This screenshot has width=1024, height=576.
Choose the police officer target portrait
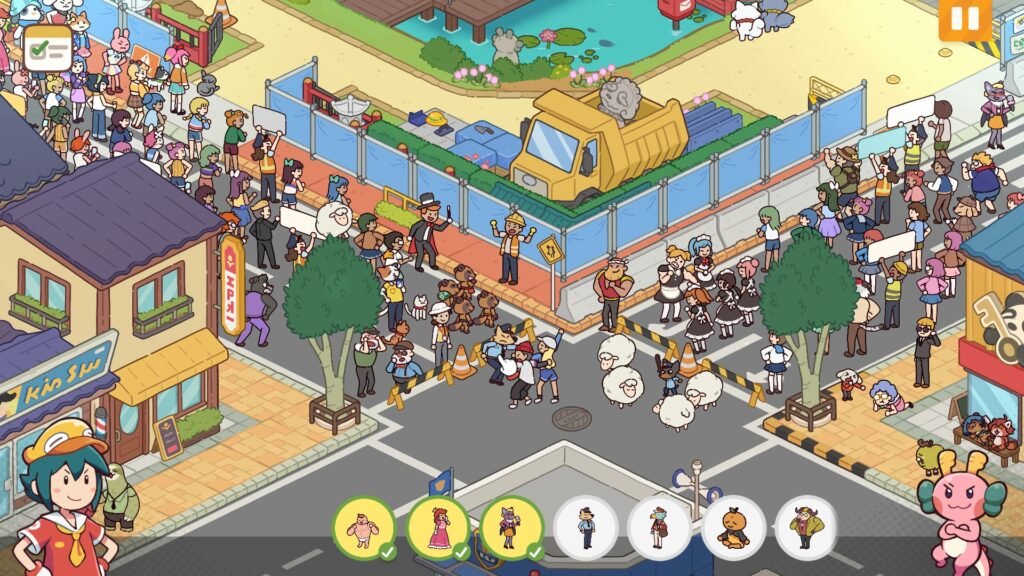[x=585, y=527]
